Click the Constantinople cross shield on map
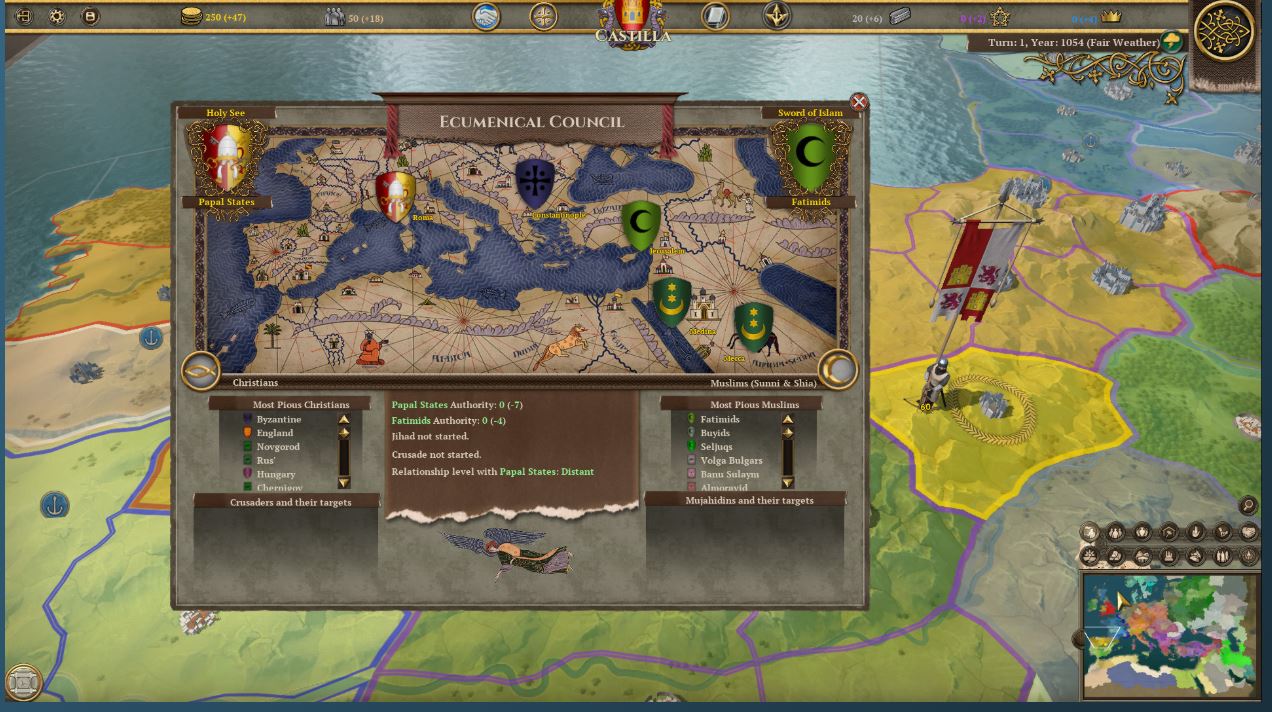1272x712 pixels. 535,184
